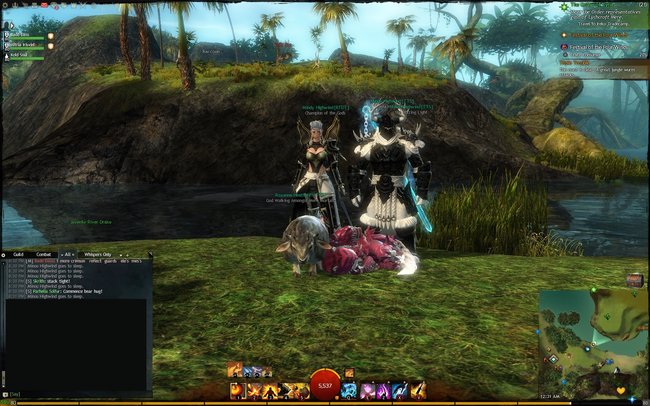Open chat options gear icon
Image resolution: width=650 pixels, height=406 pixels.
pyautogui.click(x=5, y=256)
